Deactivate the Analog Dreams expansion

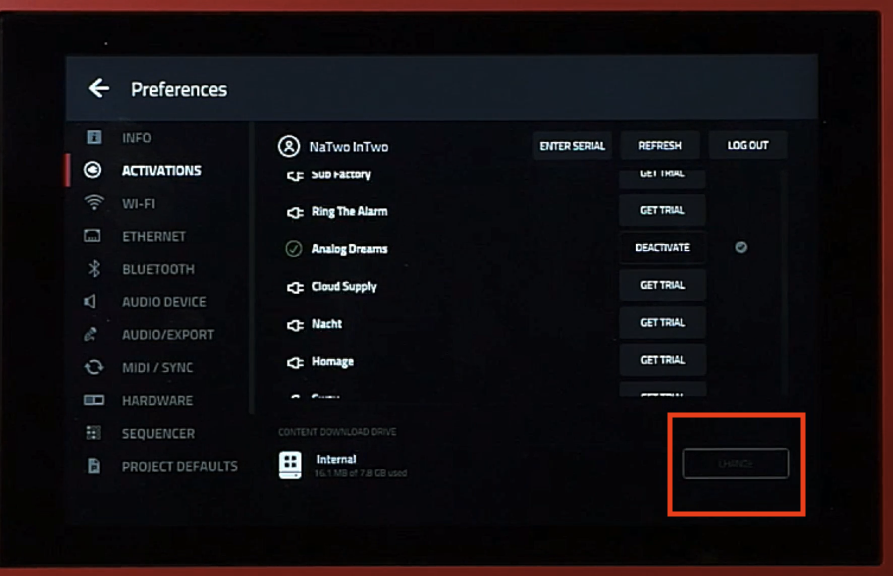pos(662,248)
